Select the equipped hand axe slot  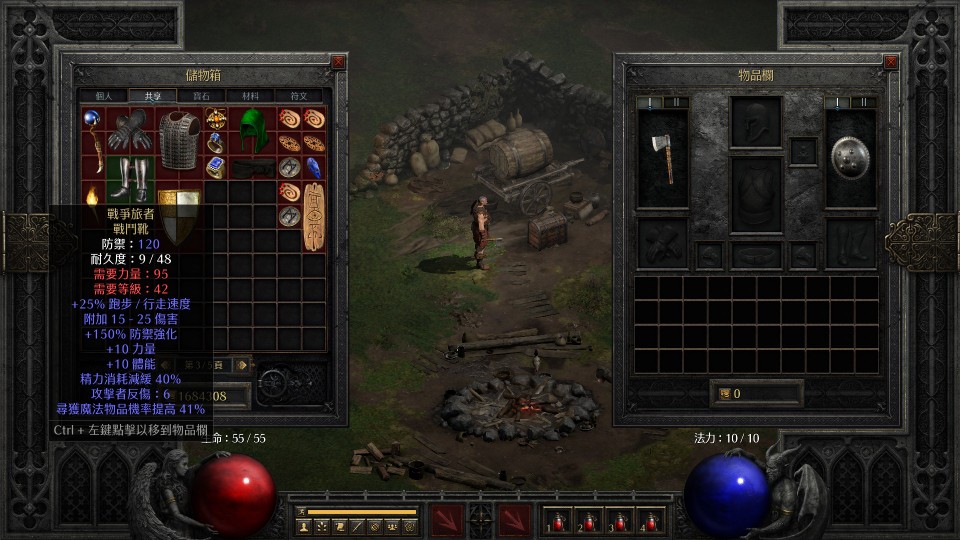(x=662, y=158)
